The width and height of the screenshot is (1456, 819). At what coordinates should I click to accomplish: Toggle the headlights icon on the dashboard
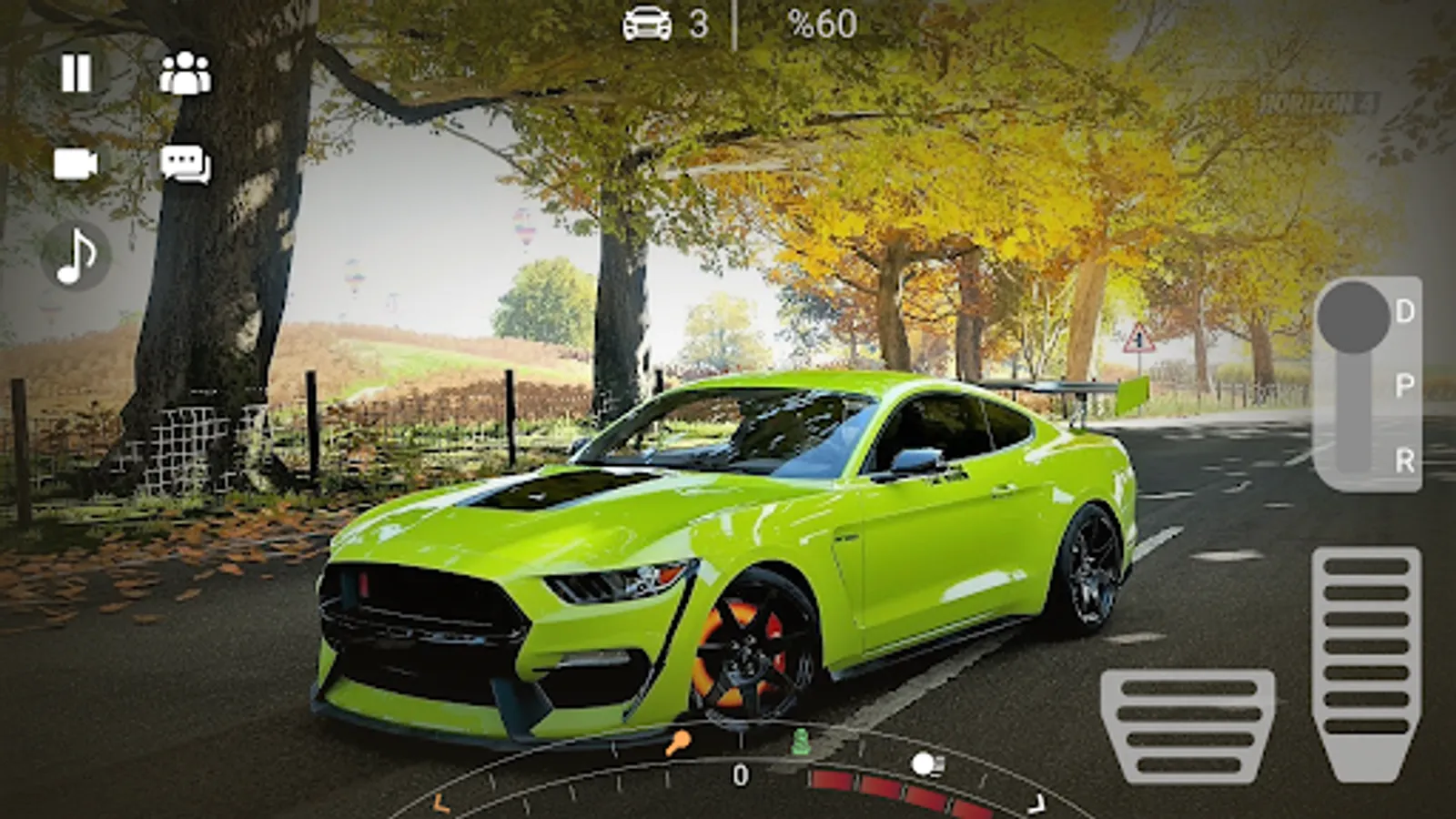(x=927, y=764)
